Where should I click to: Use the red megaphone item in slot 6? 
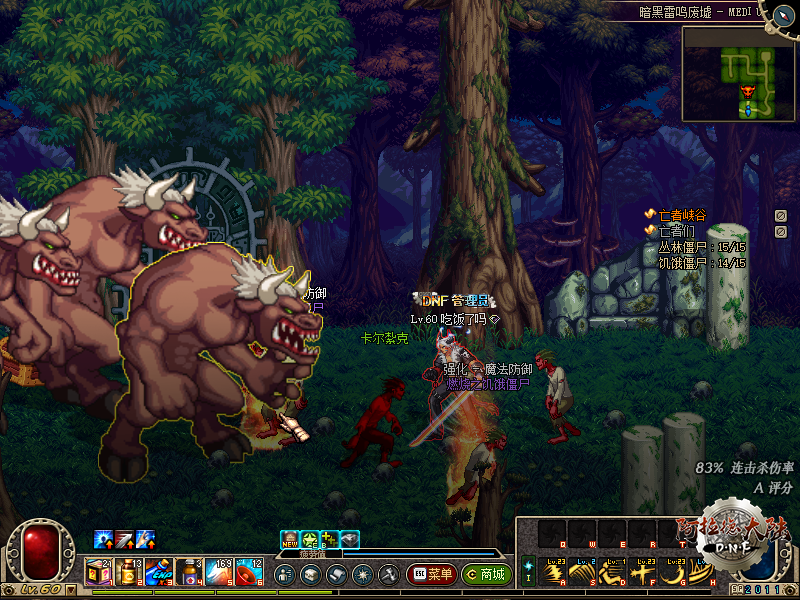248,574
